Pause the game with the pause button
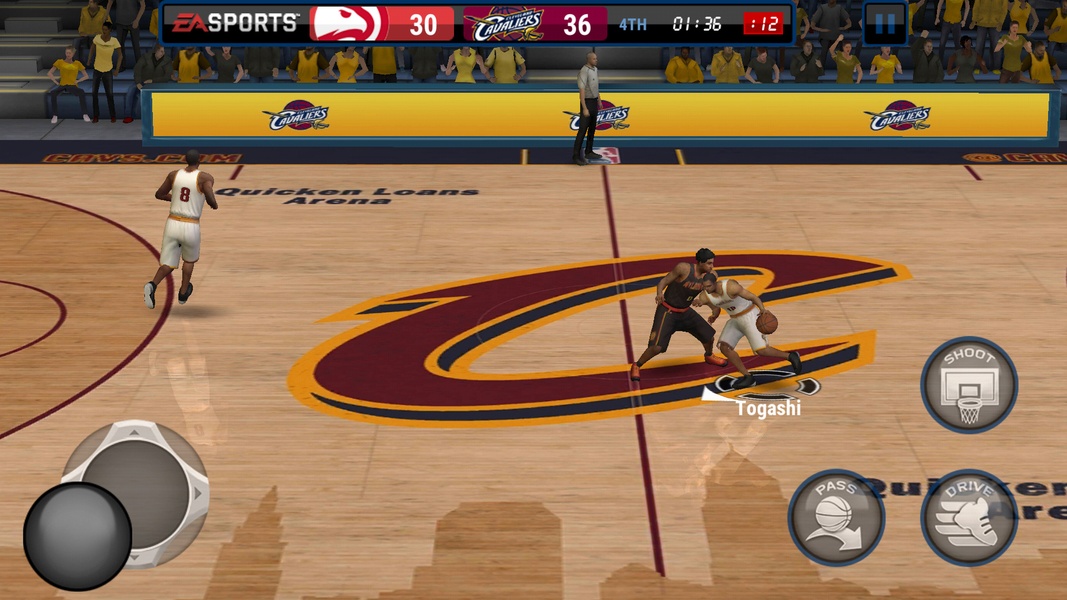Screen dimensions: 1067x600 point(885,24)
